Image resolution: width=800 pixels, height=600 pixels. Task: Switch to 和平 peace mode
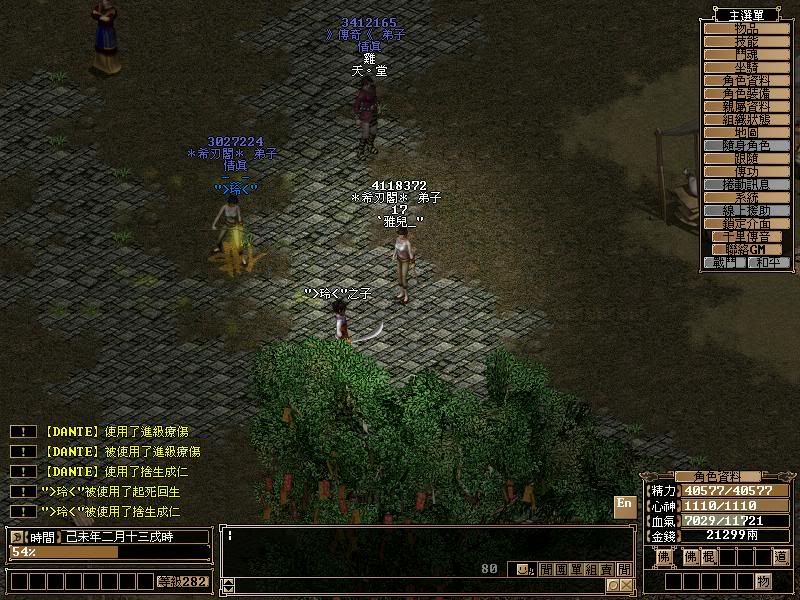[x=768, y=263]
